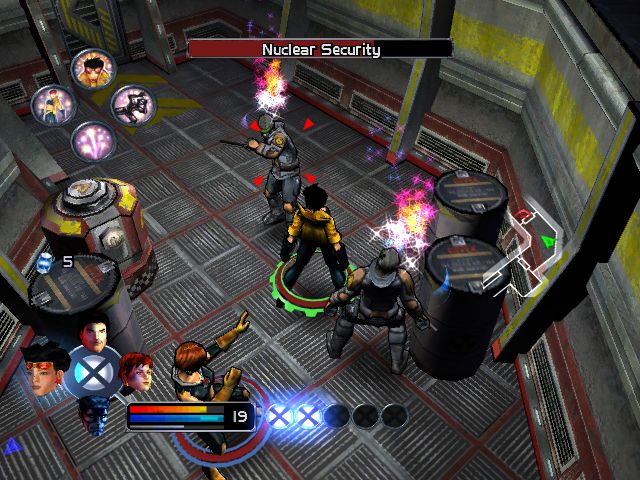640x480 pixels.
Task: Select the power icon showing a face close-up
Action: tap(93, 67)
